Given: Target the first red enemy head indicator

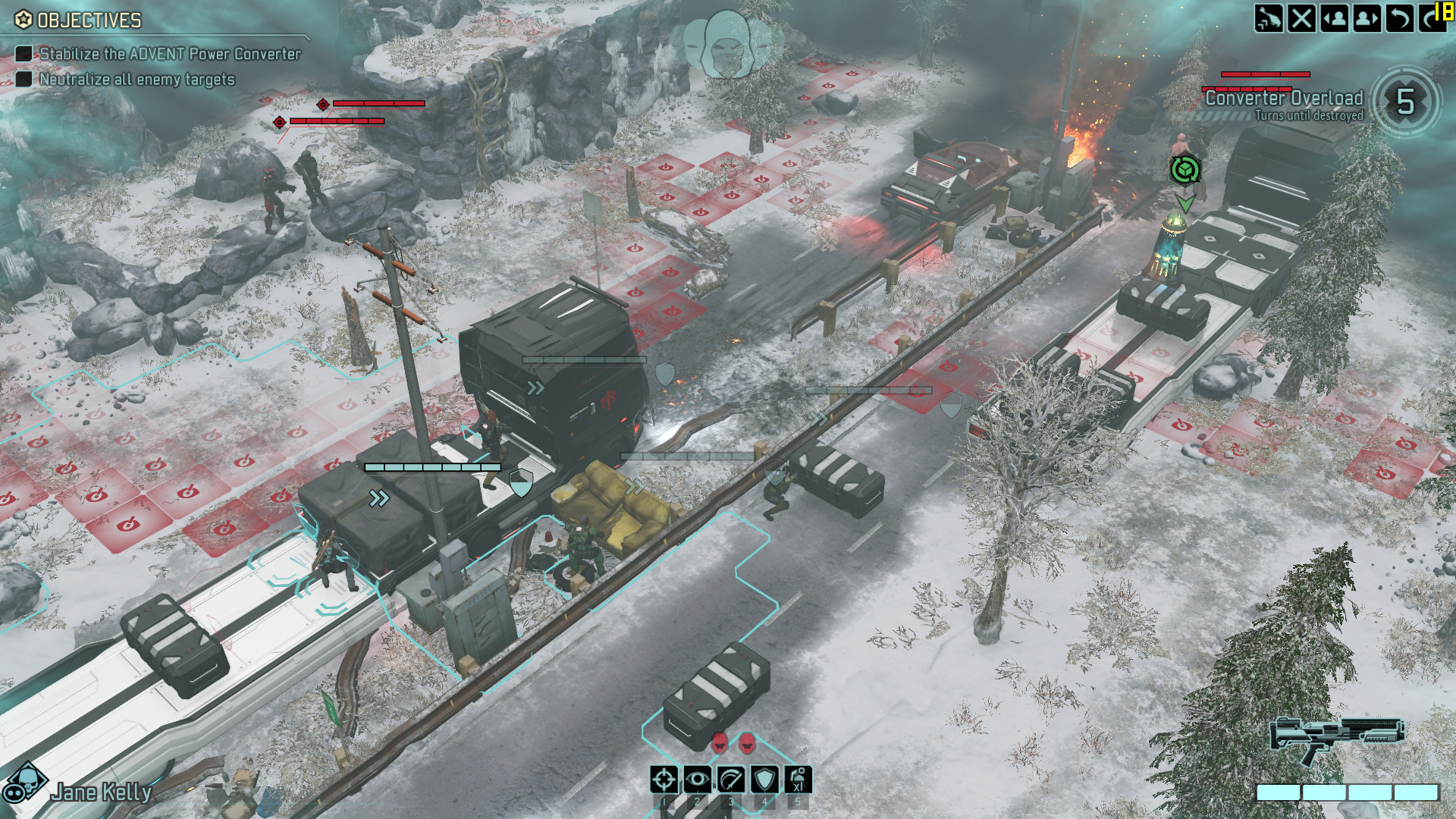Looking at the screenshot, I should tap(720, 742).
